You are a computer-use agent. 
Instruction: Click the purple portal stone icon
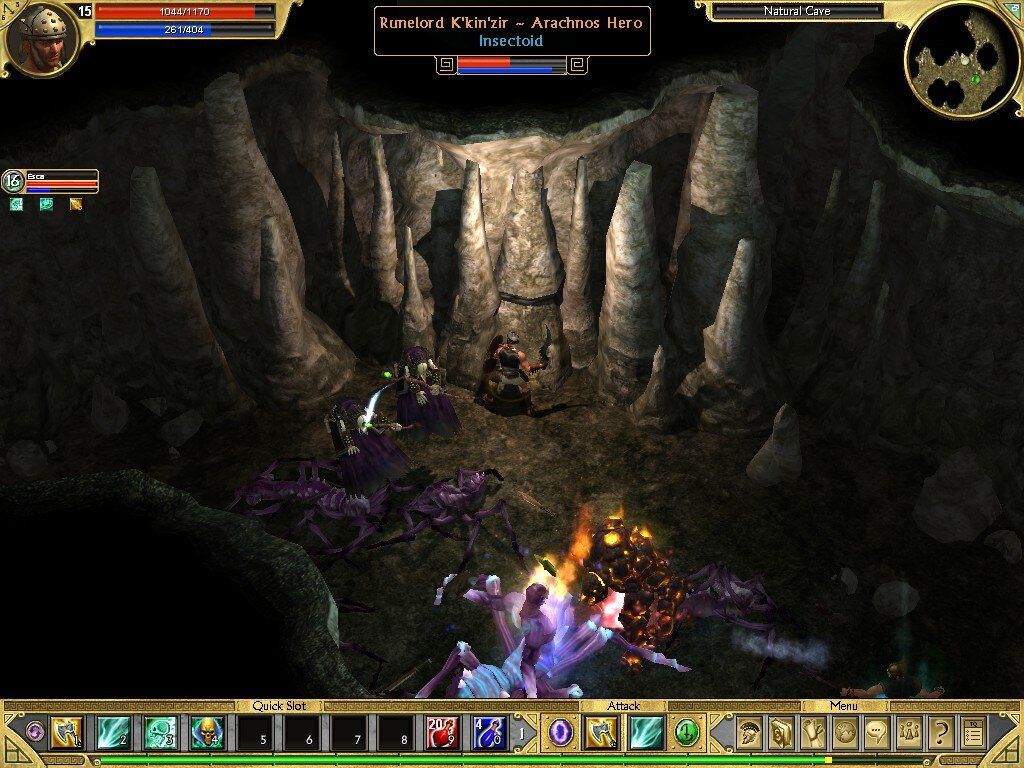click(x=560, y=733)
